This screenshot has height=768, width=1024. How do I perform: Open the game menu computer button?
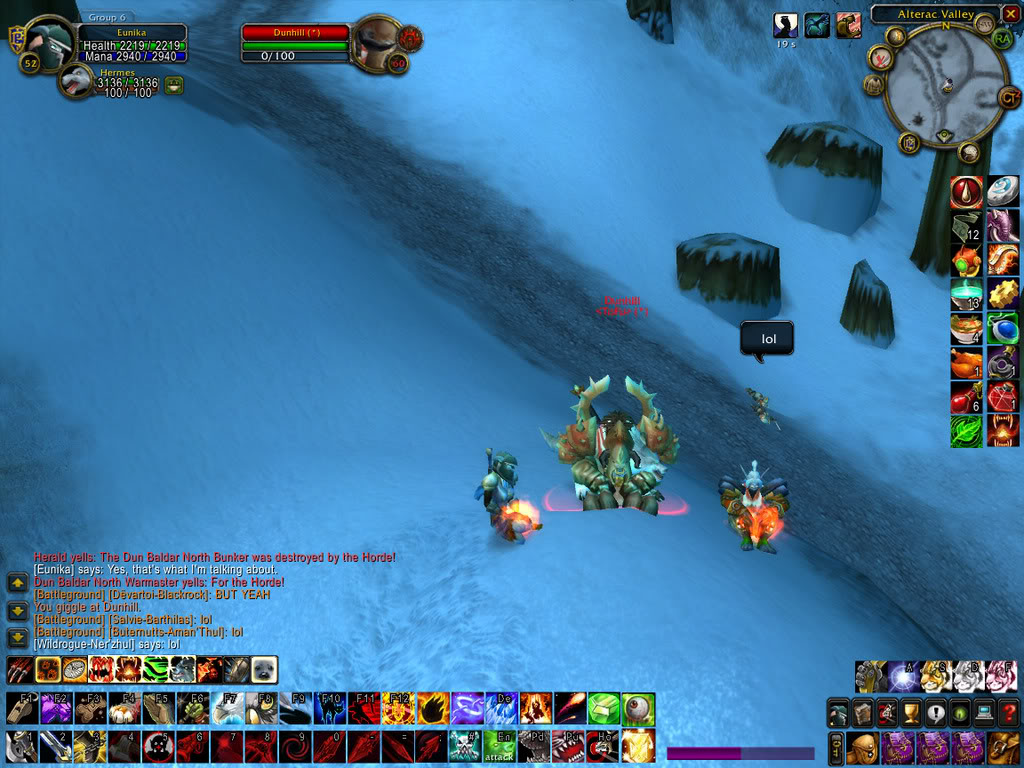pos(984,714)
